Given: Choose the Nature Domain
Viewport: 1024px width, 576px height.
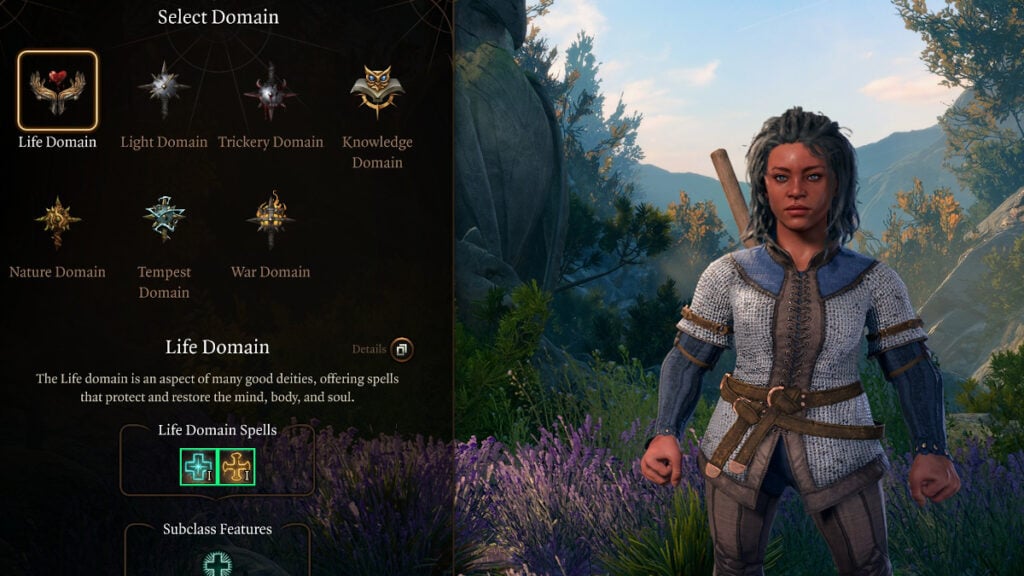Looking at the screenshot, I should pyautogui.click(x=57, y=221).
